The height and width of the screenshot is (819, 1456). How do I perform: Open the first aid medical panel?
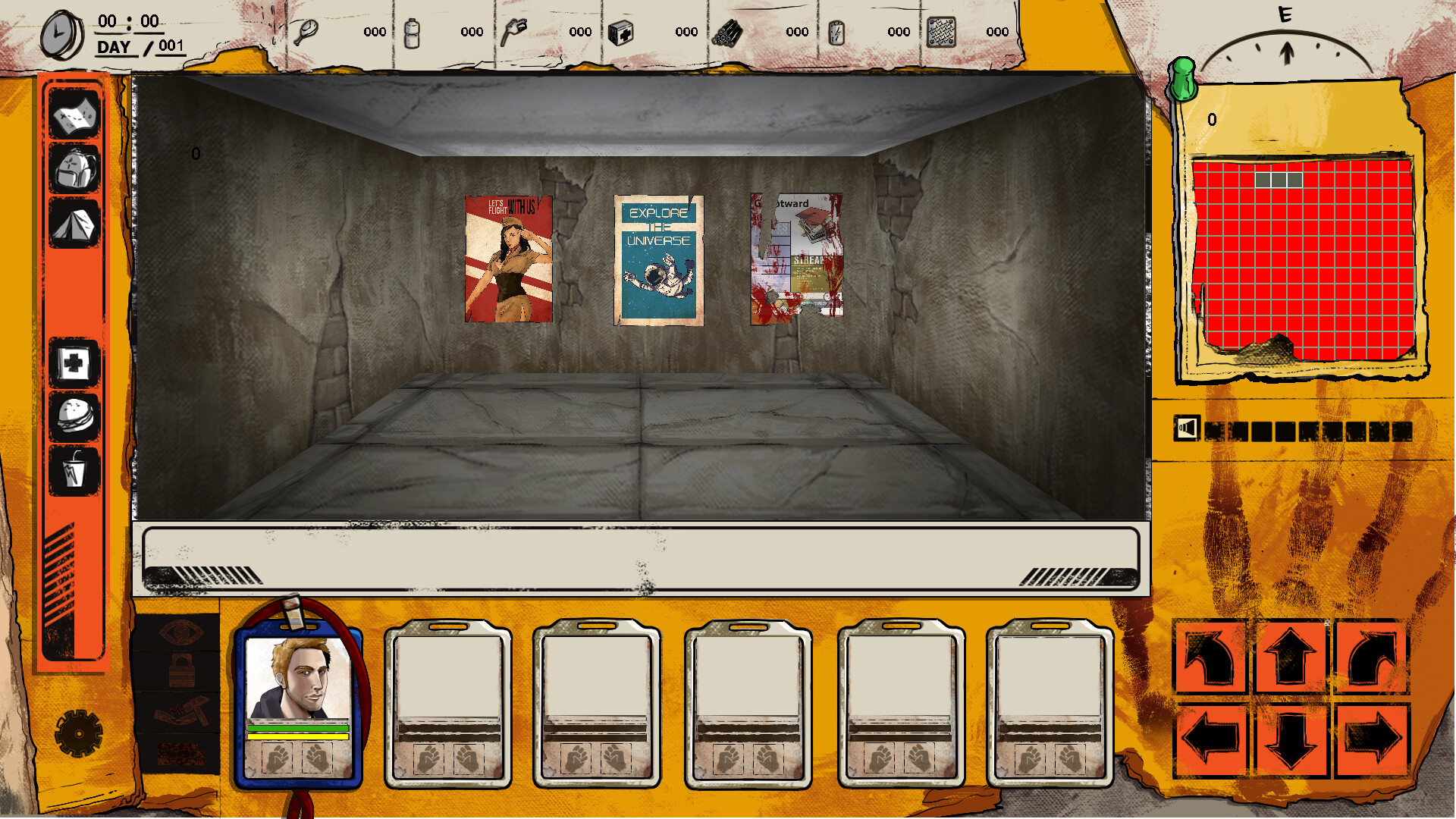click(74, 362)
